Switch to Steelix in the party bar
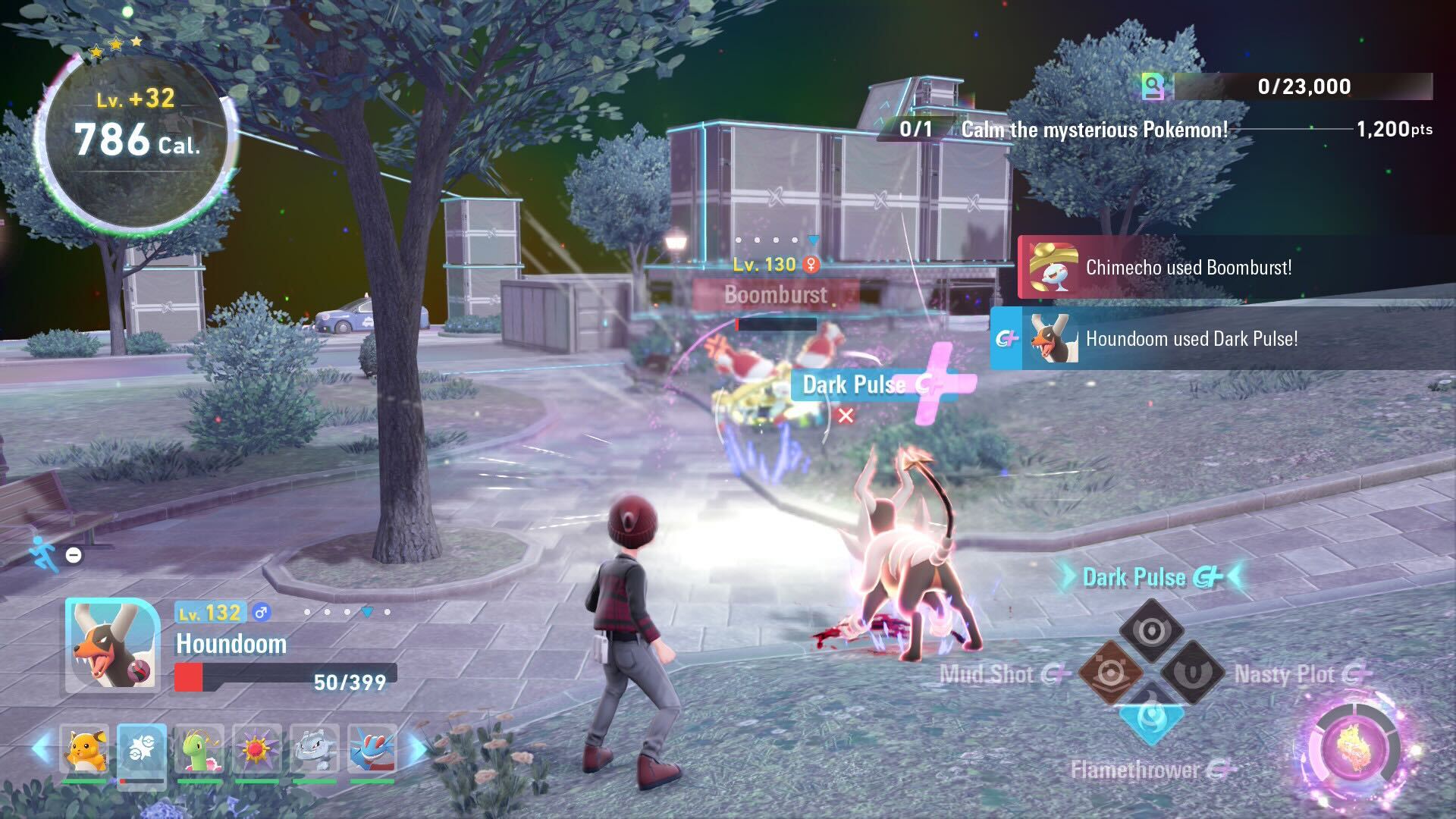 pyautogui.click(x=315, y=749)
